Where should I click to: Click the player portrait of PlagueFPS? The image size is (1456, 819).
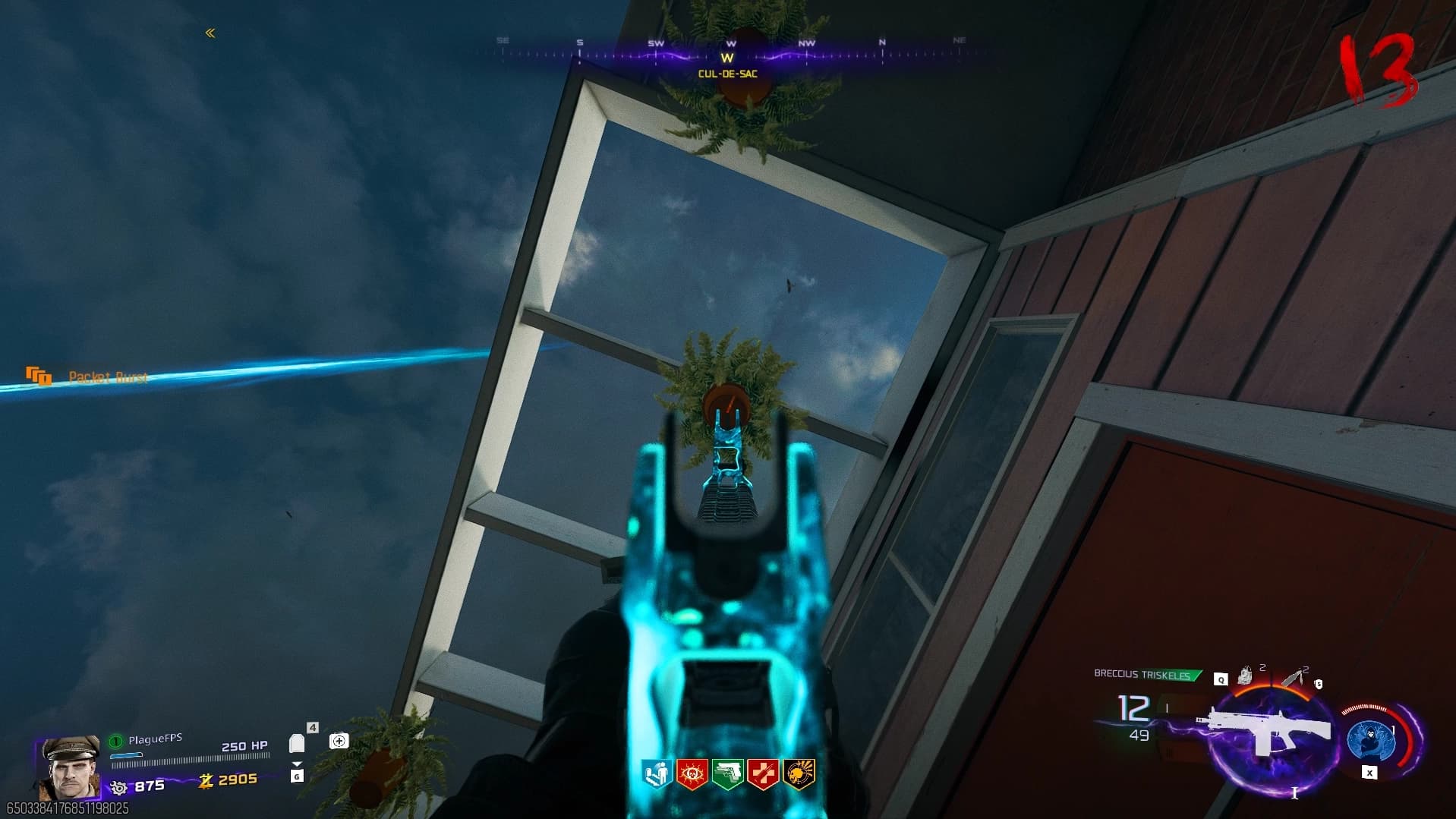[69, 767]
